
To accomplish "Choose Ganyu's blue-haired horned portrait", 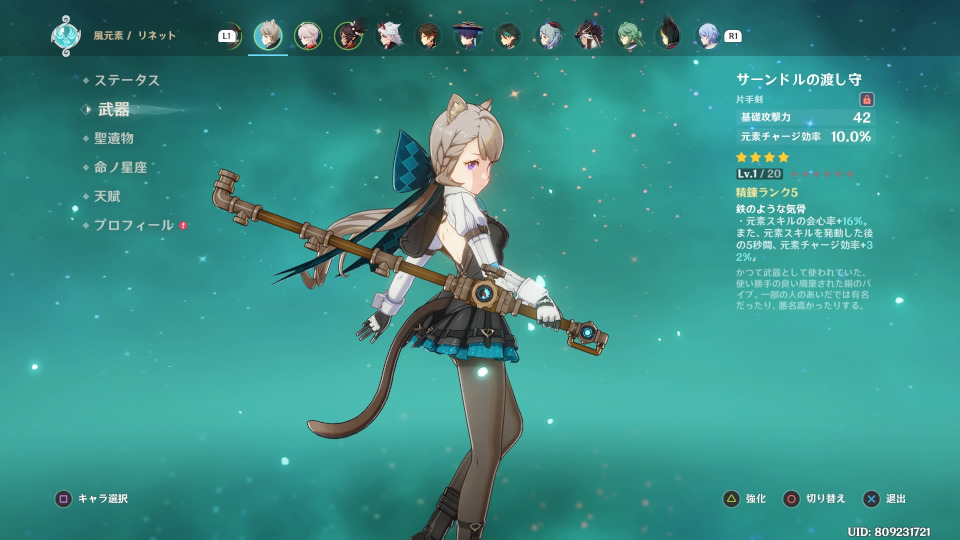I will (x=548, y=36).
